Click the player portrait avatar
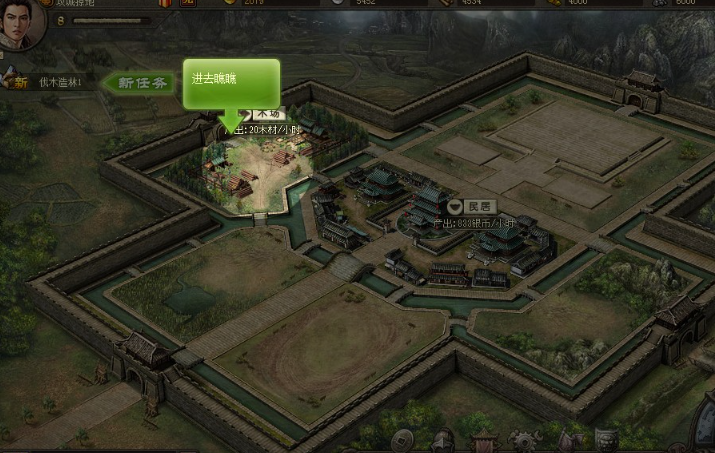715x453 pixels. point(21,22)
